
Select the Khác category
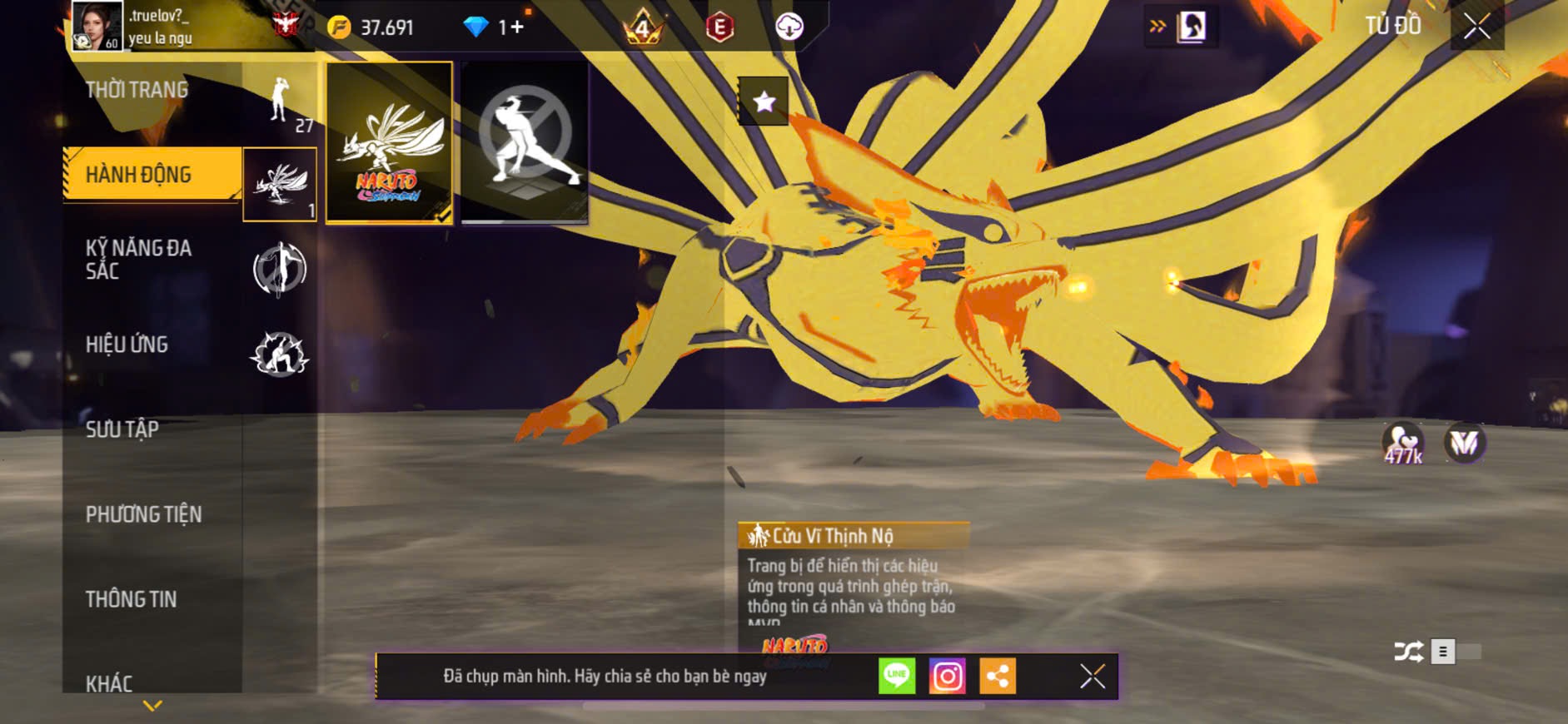coord(109,683)
